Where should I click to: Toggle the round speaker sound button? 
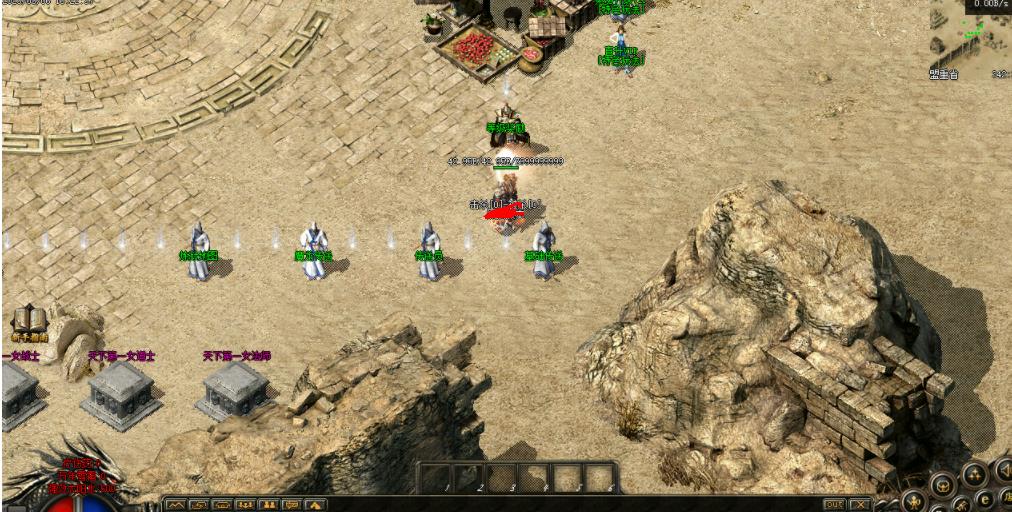(x=1003, y=470)
